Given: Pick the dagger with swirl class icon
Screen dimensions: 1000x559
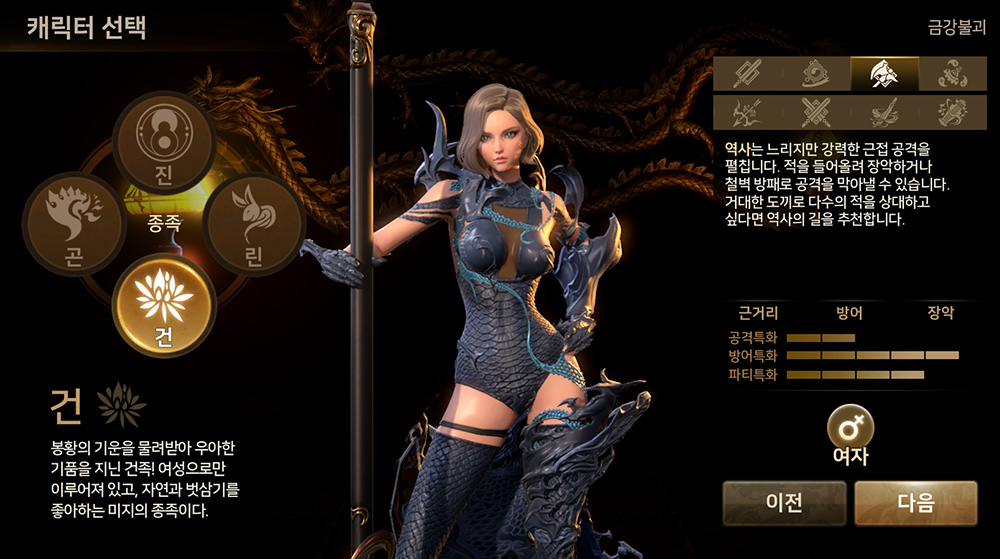Looking at the screenshot, I should pyautogui.click(x=884, y=111).
